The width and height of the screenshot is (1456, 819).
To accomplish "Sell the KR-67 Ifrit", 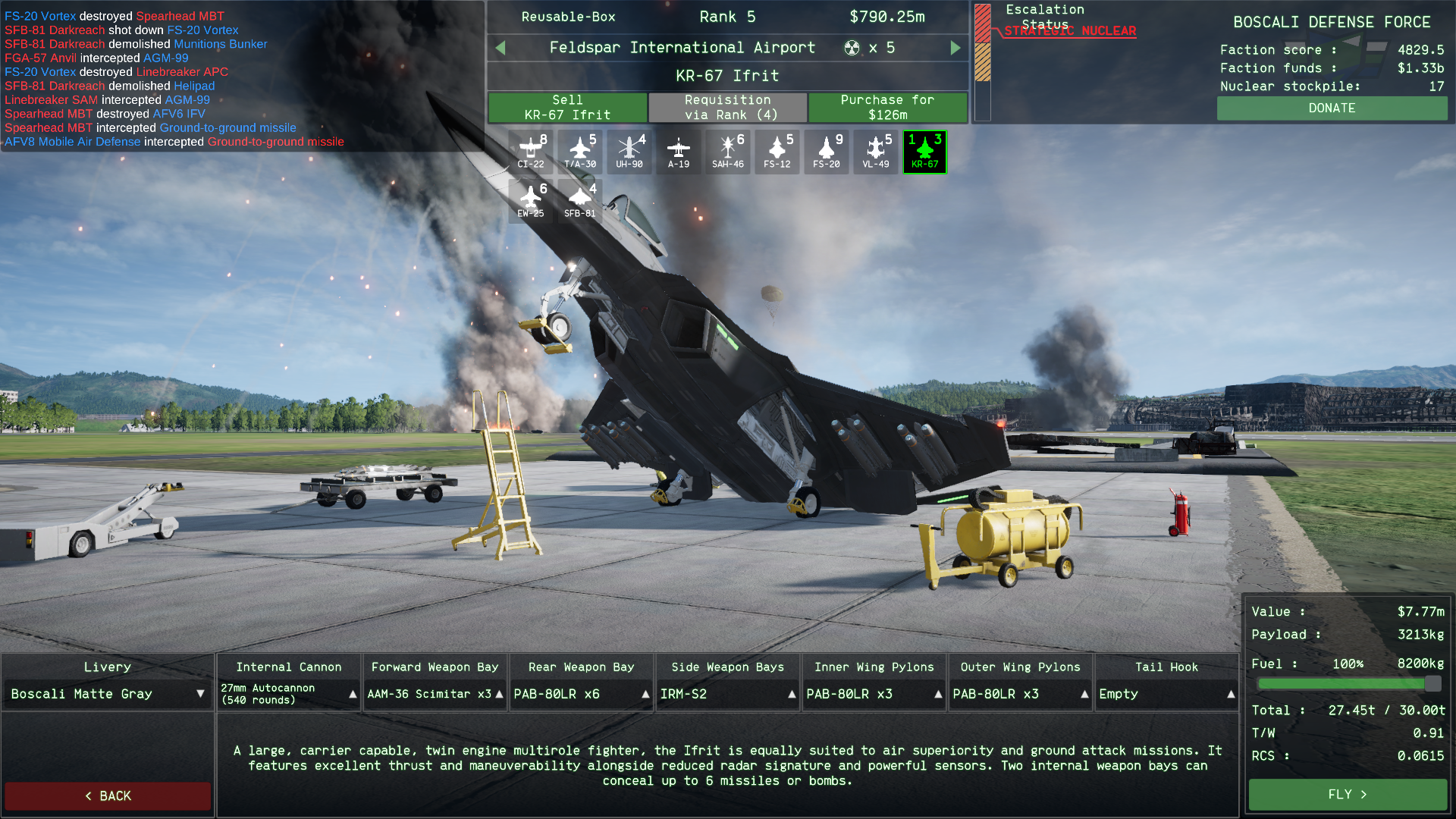I will click(567, 108).
